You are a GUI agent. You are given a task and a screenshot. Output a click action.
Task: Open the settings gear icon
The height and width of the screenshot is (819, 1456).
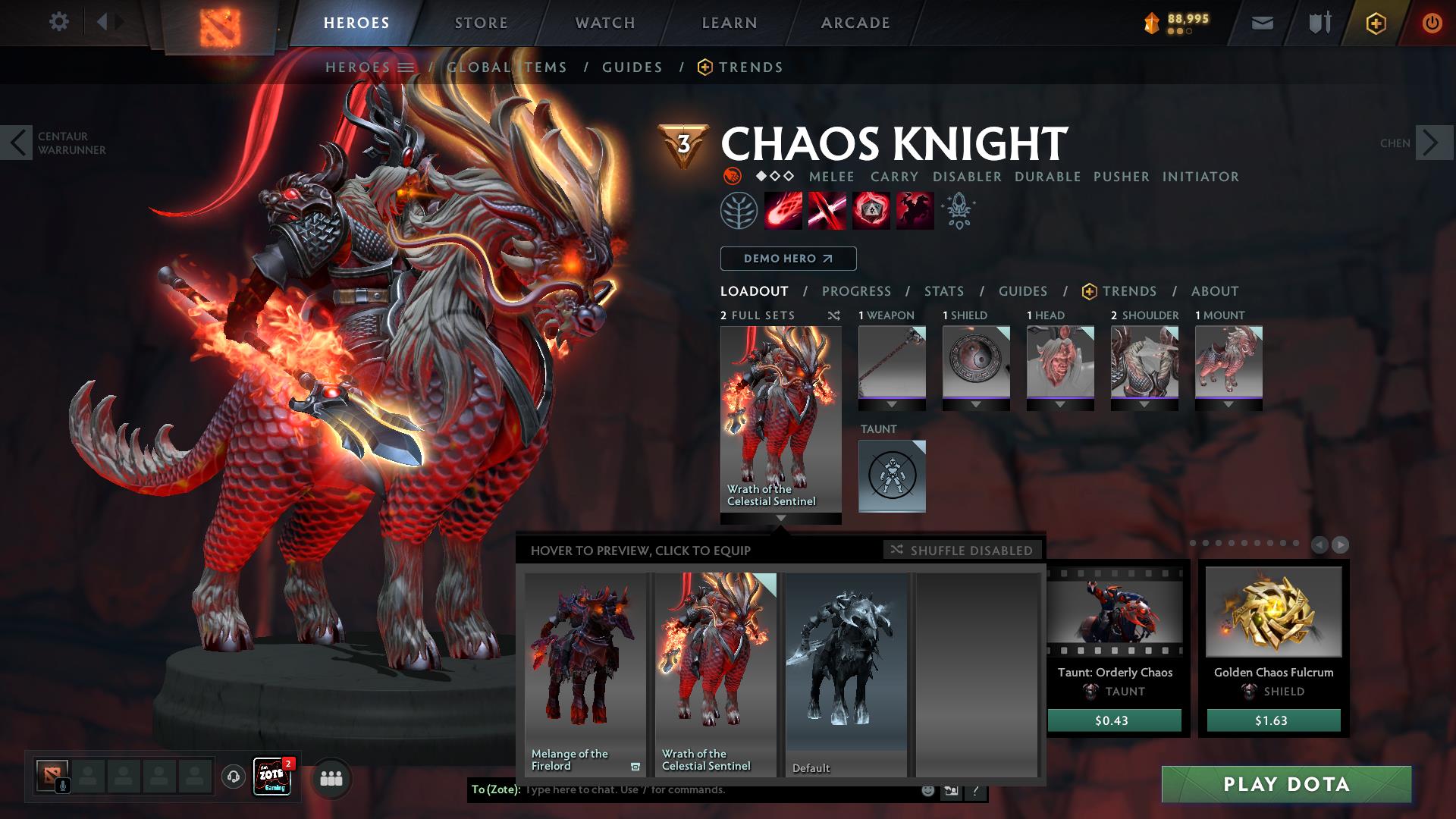click(59, 22)
